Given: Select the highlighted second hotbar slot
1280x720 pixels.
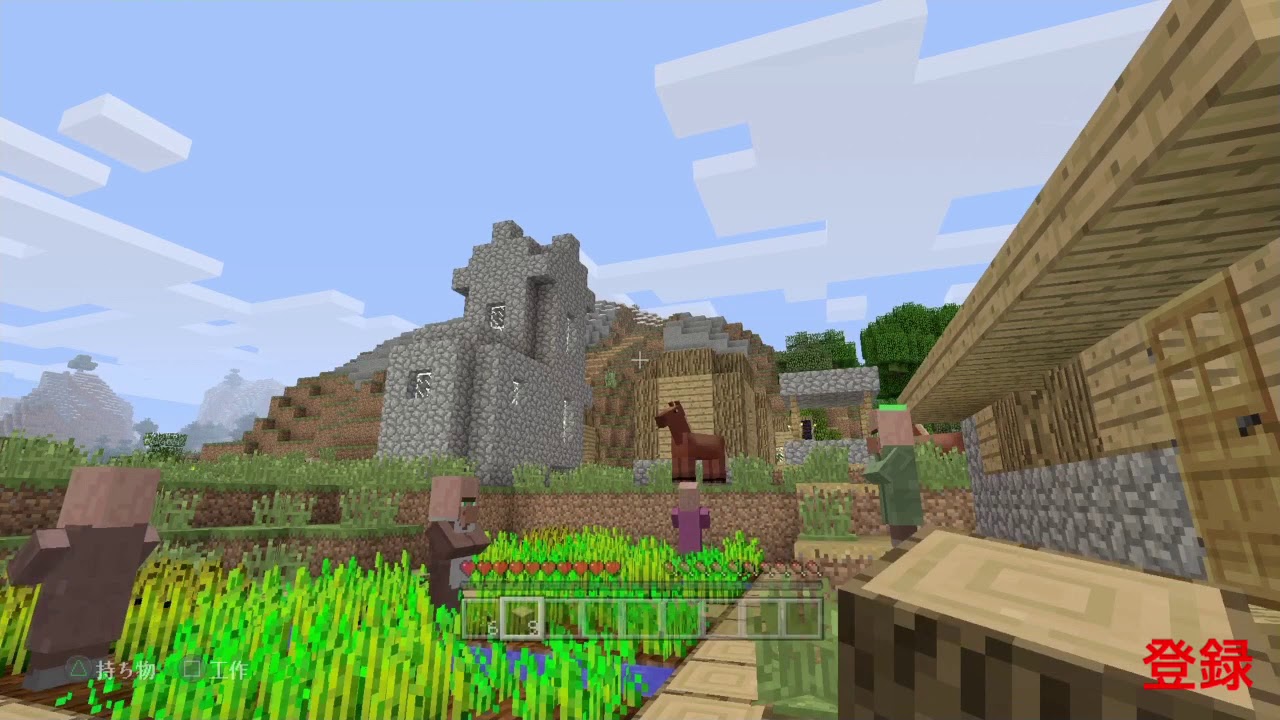Looking at the screenshot, I should 520,618.
